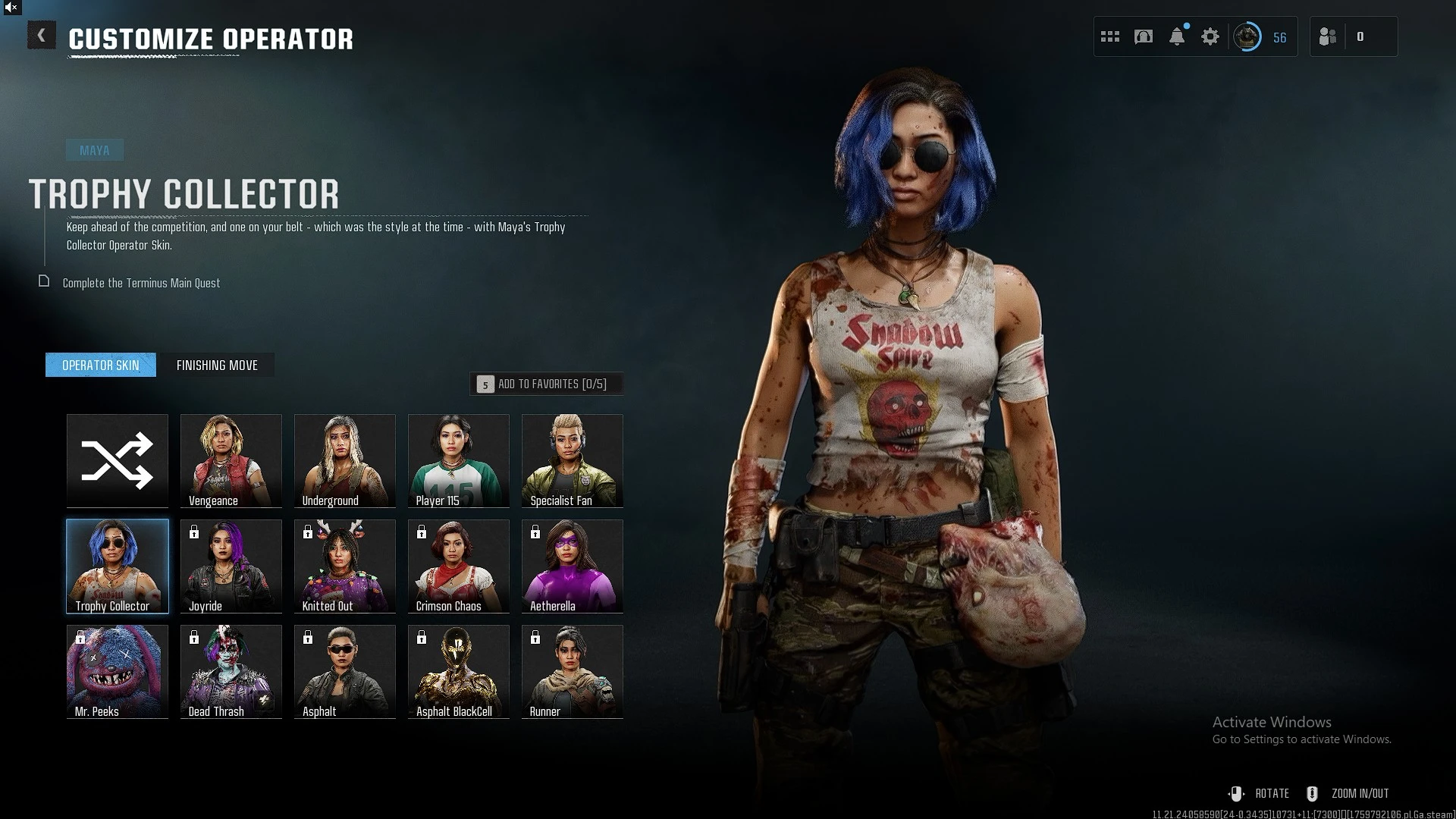
Task: Pick the Dead Thrash skin
Action: tap(231, 671)
